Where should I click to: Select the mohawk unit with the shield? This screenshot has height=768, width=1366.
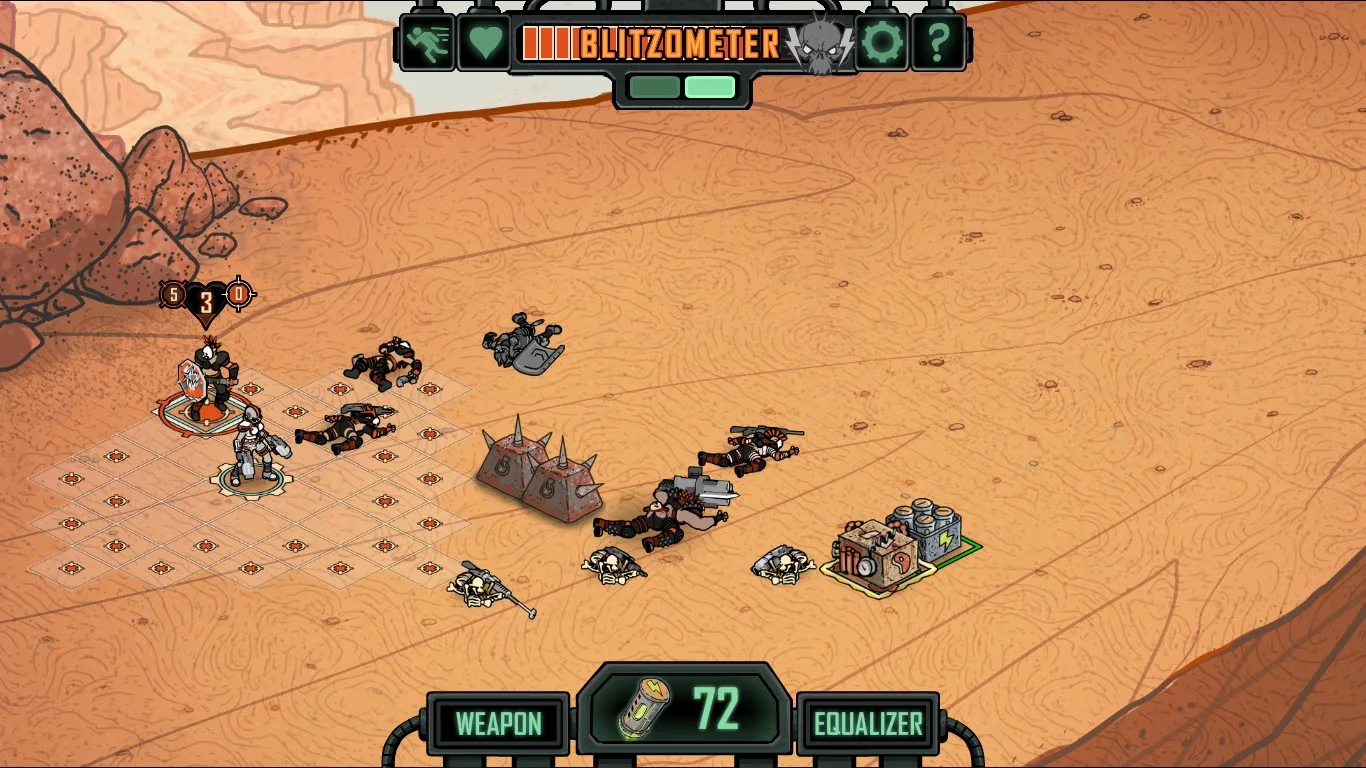pos(211,381)
